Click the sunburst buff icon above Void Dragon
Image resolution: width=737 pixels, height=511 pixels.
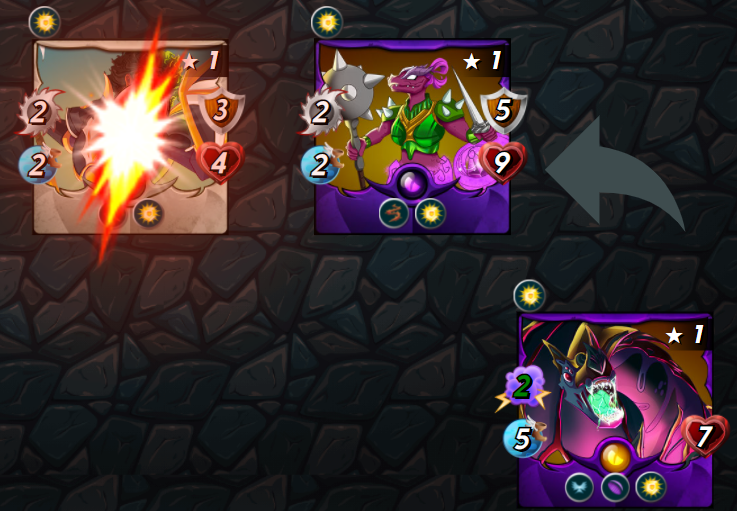click(x=528, y=295)
